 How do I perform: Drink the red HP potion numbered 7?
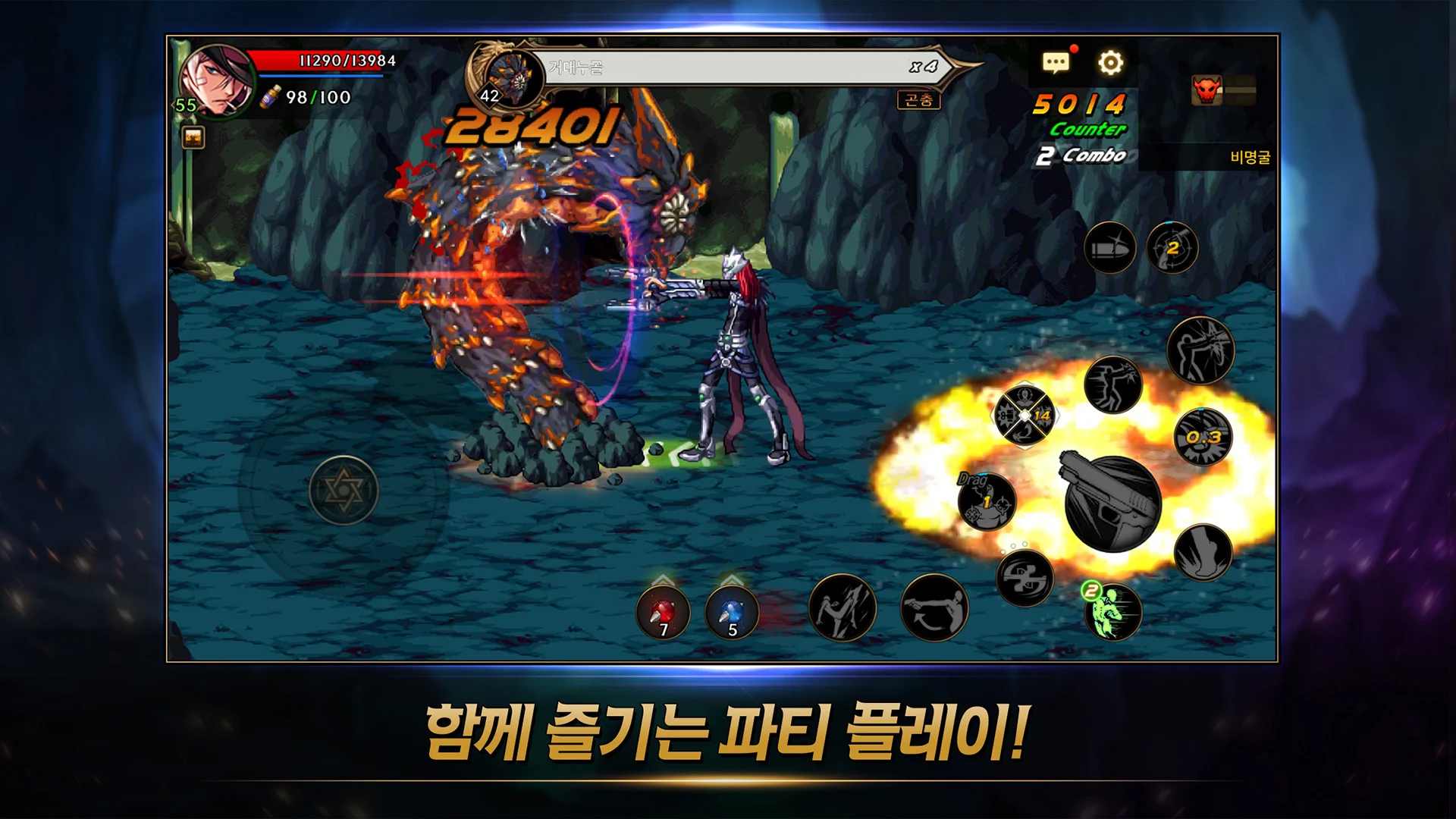(x=664, y=613)
